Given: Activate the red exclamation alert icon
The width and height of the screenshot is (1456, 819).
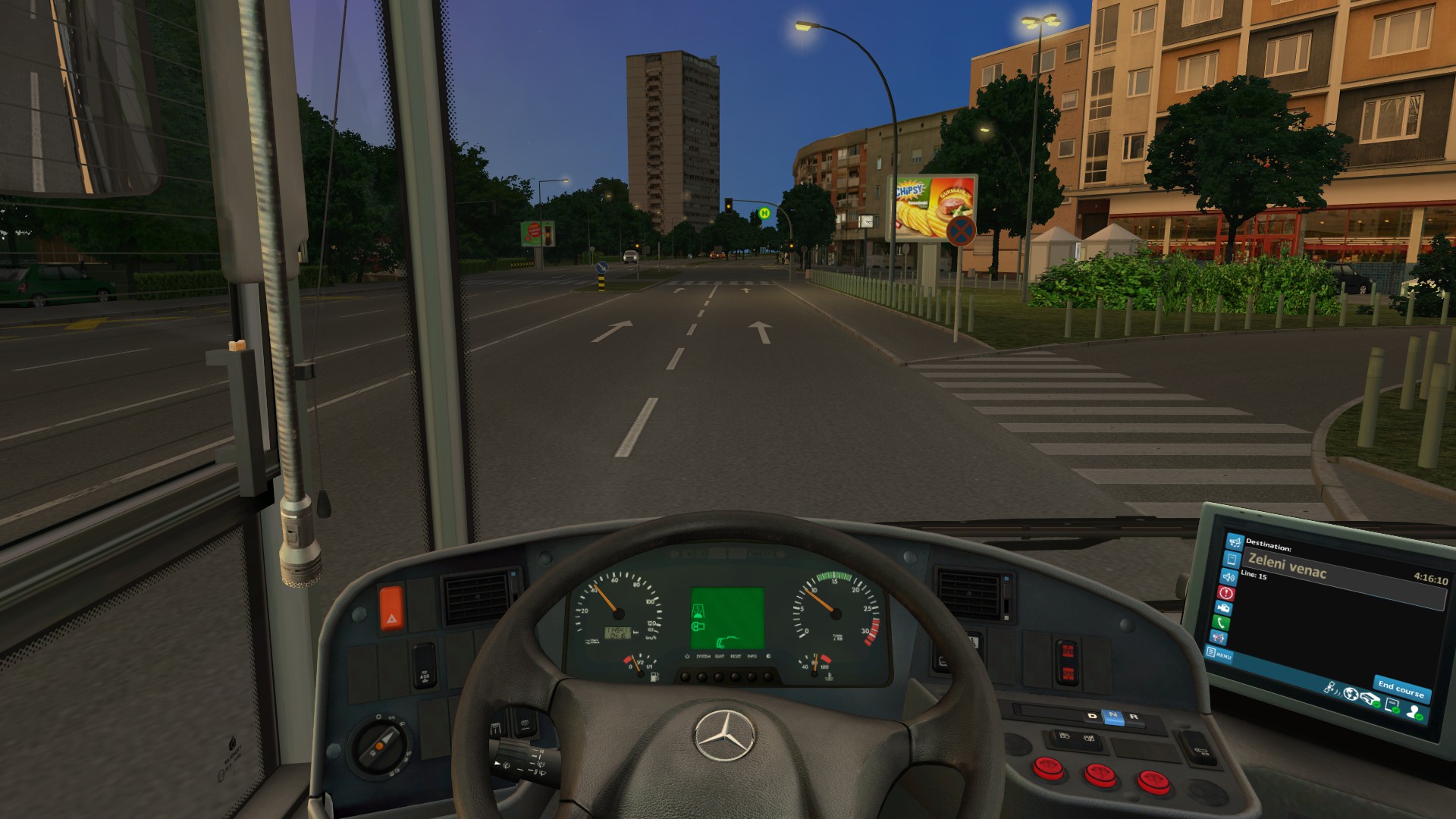Looking at the screenshot, I should point(1225,593).
